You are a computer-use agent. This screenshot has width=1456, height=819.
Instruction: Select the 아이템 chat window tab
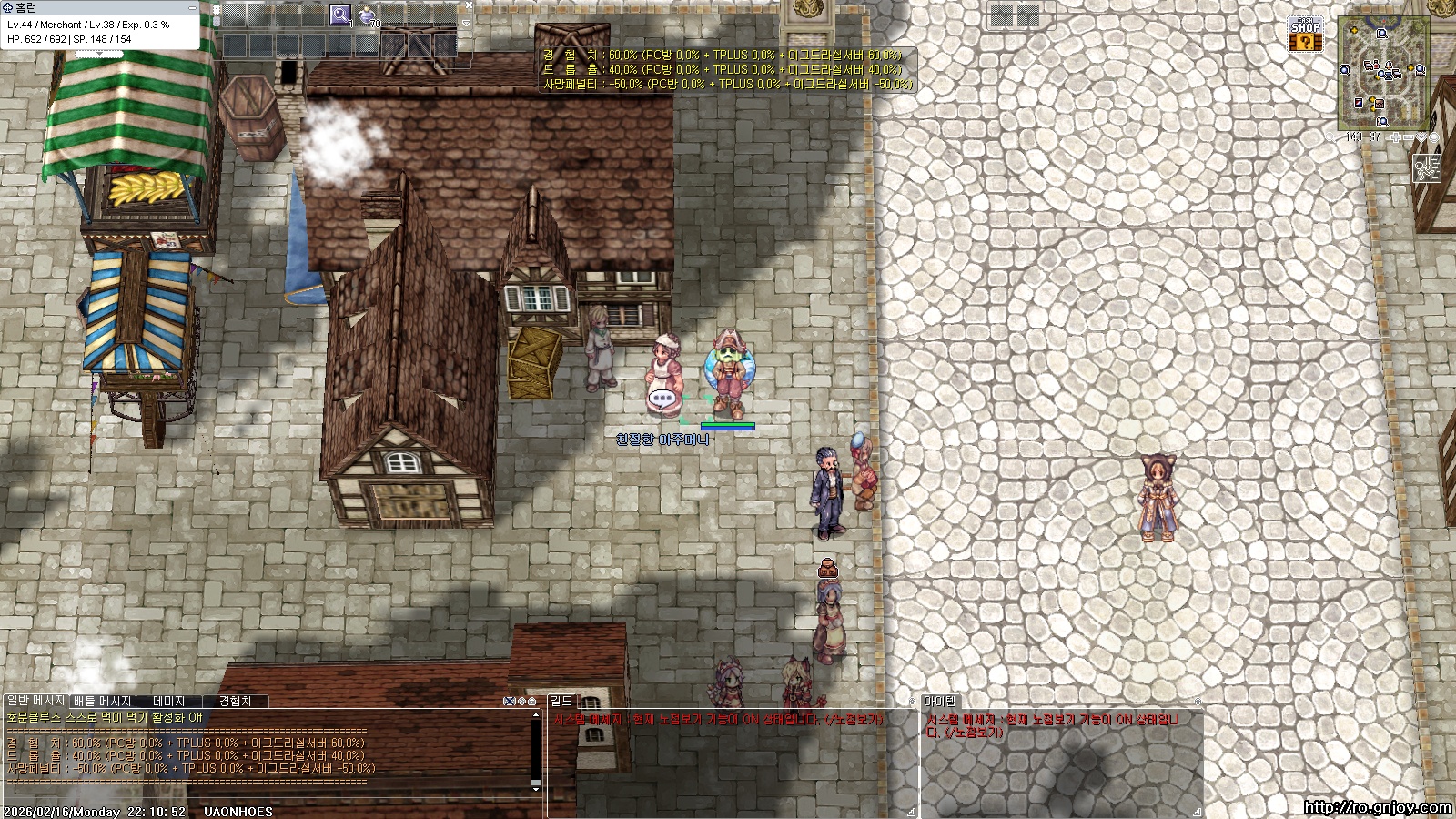940,701
